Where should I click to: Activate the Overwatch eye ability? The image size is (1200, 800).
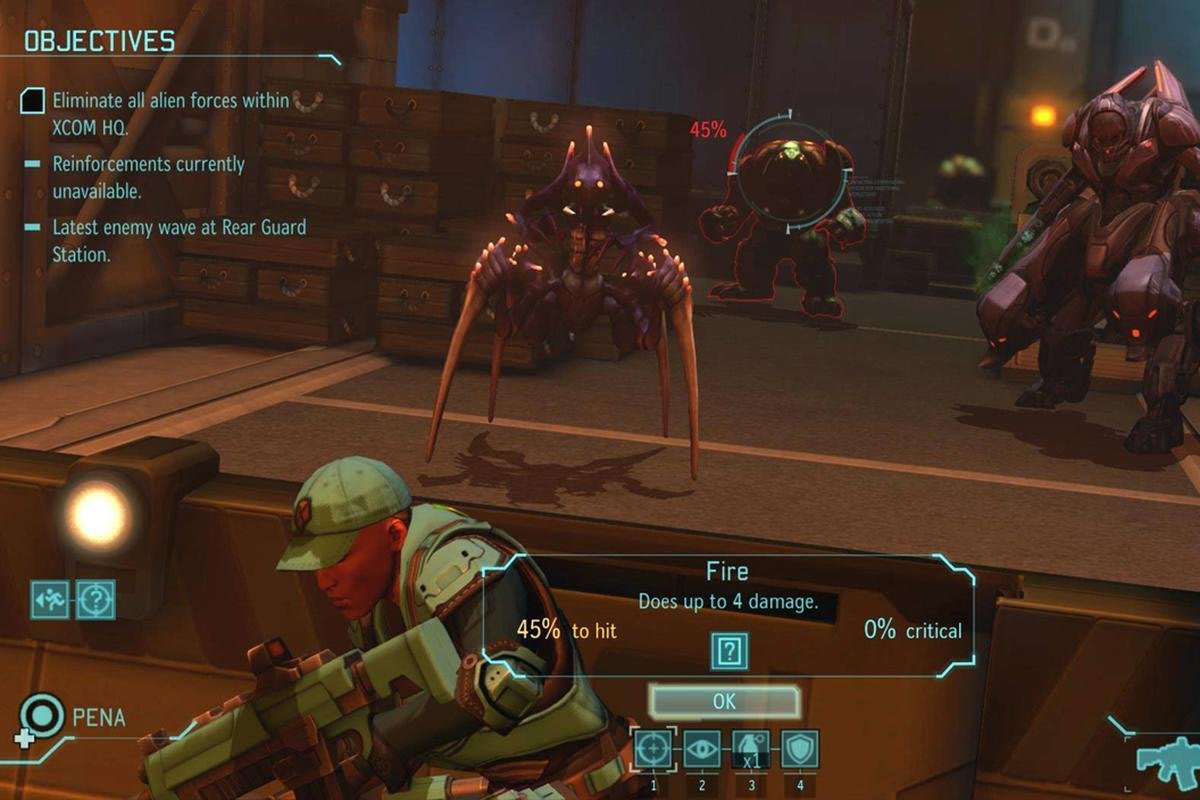pos(701,750)
